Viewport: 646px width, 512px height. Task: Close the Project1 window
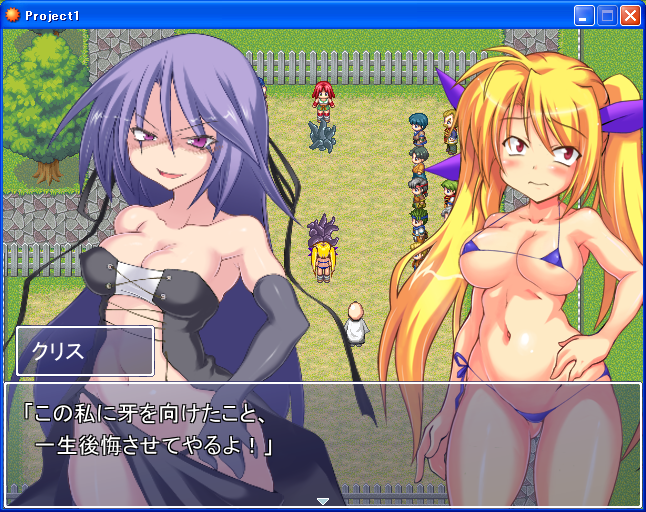[x=630, y=15]
